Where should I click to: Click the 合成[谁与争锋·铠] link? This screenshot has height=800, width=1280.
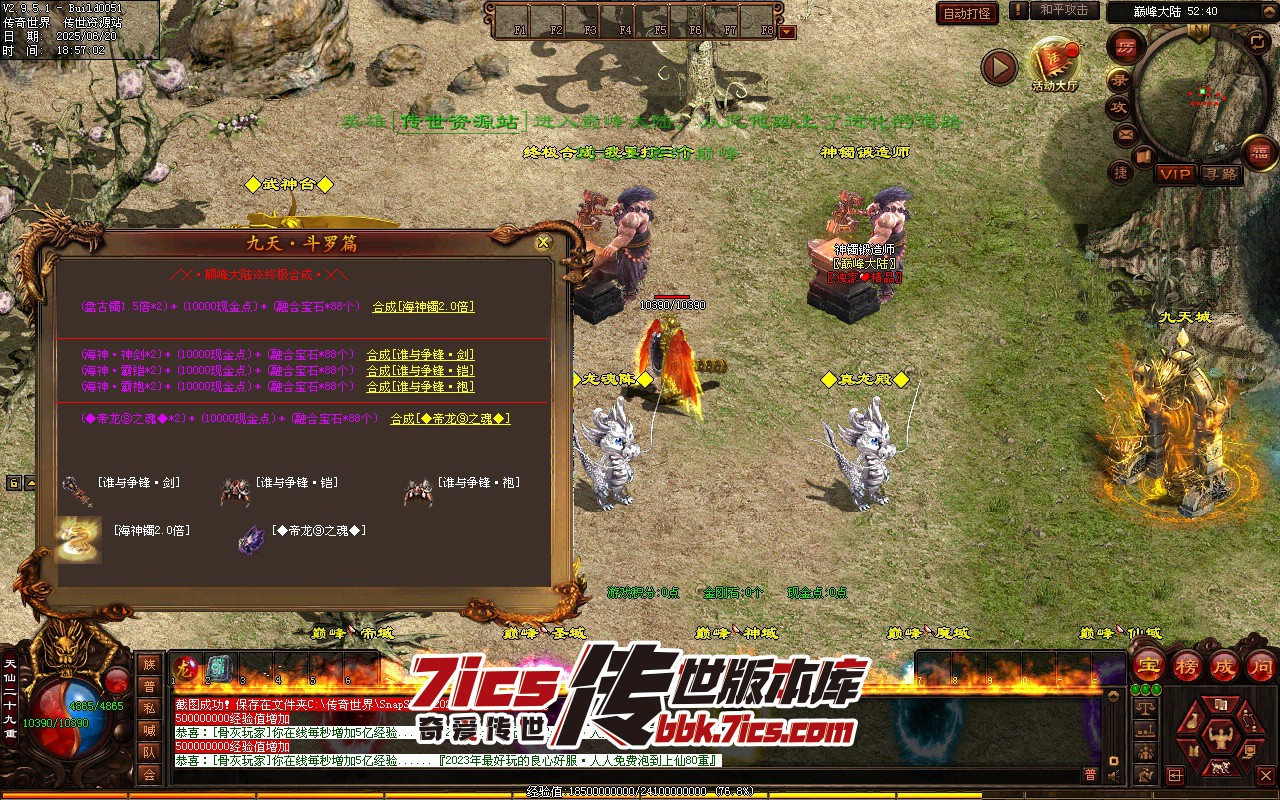point(420,371)
